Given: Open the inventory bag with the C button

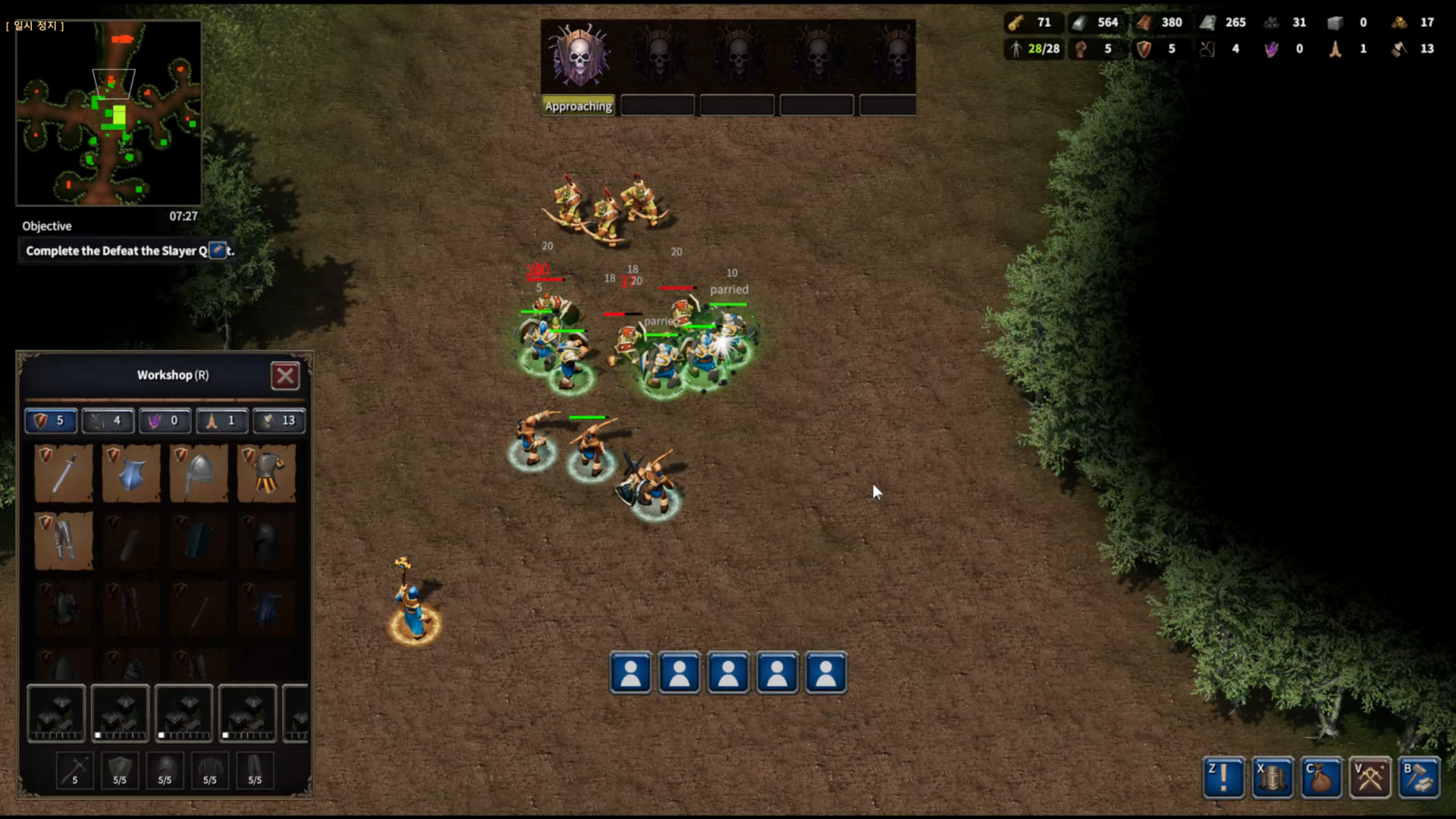Looking at the screenshot, I should [1321, 777].
